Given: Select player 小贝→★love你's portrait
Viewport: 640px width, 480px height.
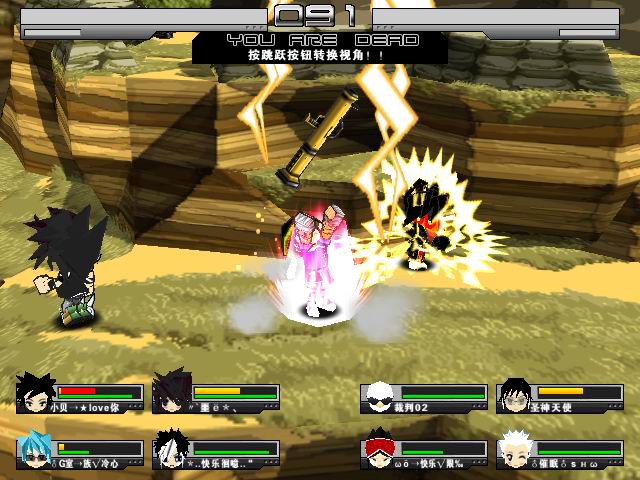Looking at the screenshot, I should pos(33,394).
